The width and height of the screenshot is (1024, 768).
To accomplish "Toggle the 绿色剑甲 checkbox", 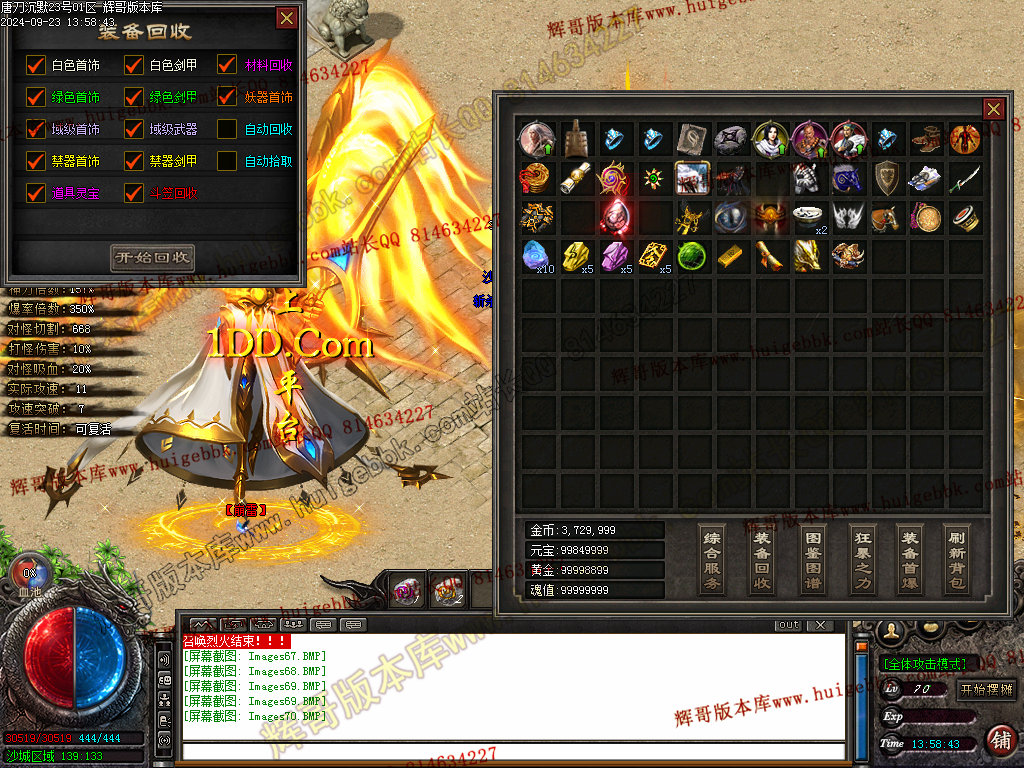I will click(133, 97).
